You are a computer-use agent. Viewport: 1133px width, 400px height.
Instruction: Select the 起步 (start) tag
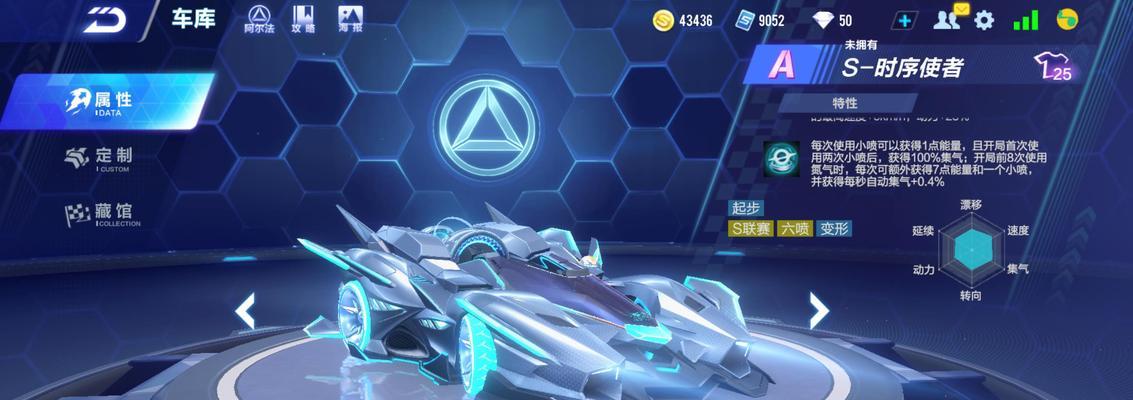tap(746, 208)
